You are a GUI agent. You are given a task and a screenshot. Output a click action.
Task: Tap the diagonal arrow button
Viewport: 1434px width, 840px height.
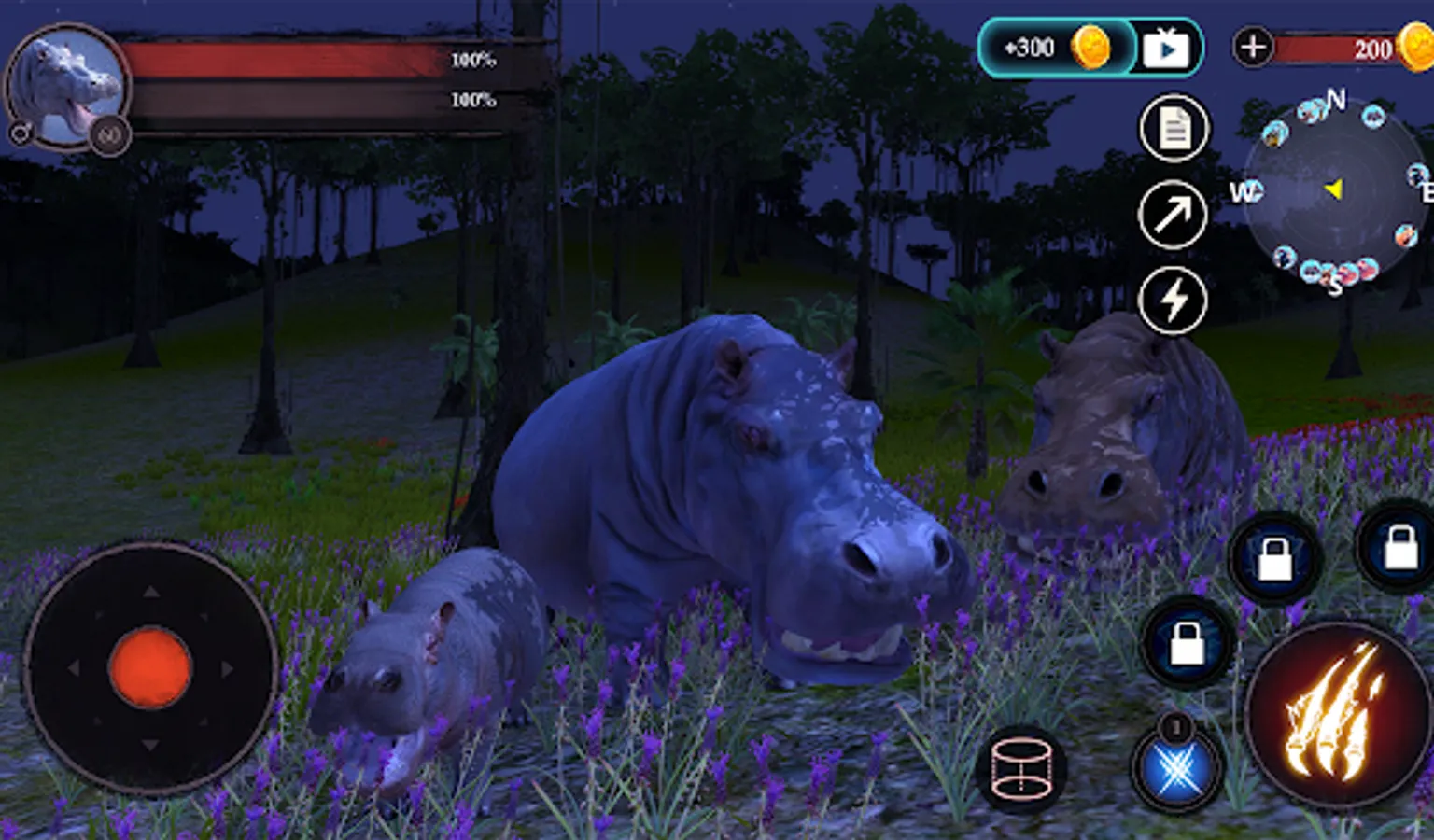click(x=1174, y=215)
